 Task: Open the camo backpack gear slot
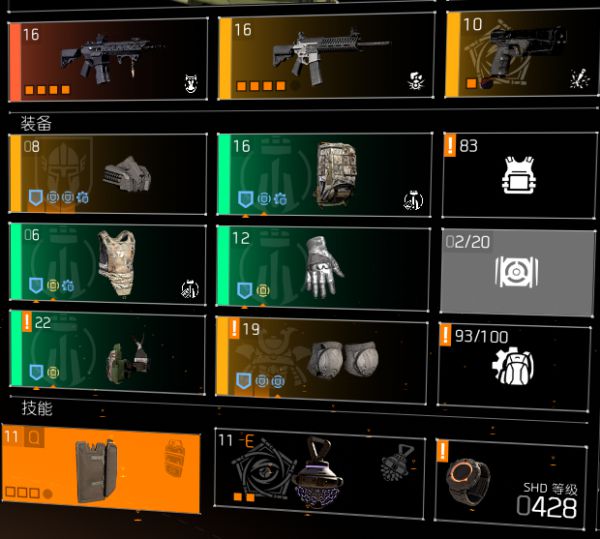(x=326, y=174)
